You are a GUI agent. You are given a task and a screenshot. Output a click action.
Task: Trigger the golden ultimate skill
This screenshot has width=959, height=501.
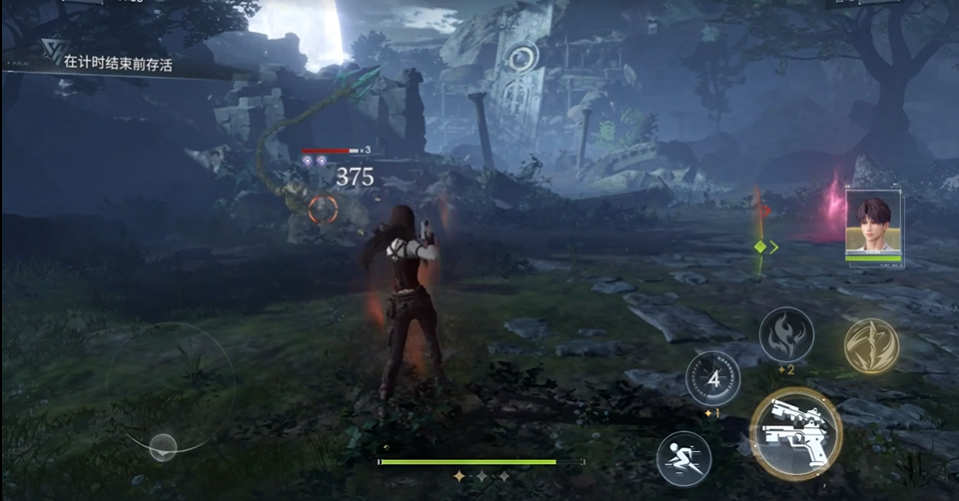click(x=870, y=345)
